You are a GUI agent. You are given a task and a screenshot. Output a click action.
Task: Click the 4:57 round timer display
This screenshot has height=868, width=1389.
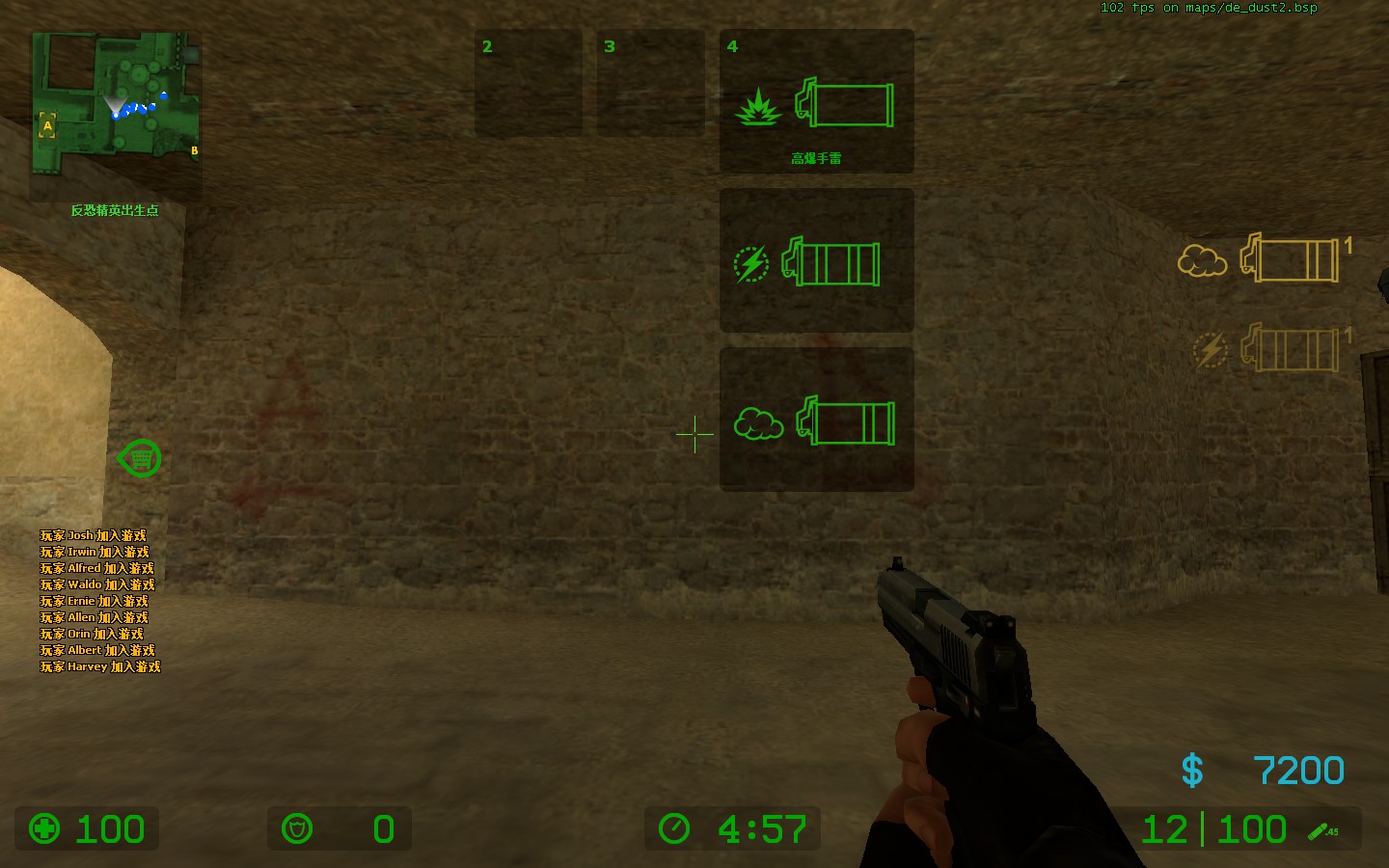[762, 828]
